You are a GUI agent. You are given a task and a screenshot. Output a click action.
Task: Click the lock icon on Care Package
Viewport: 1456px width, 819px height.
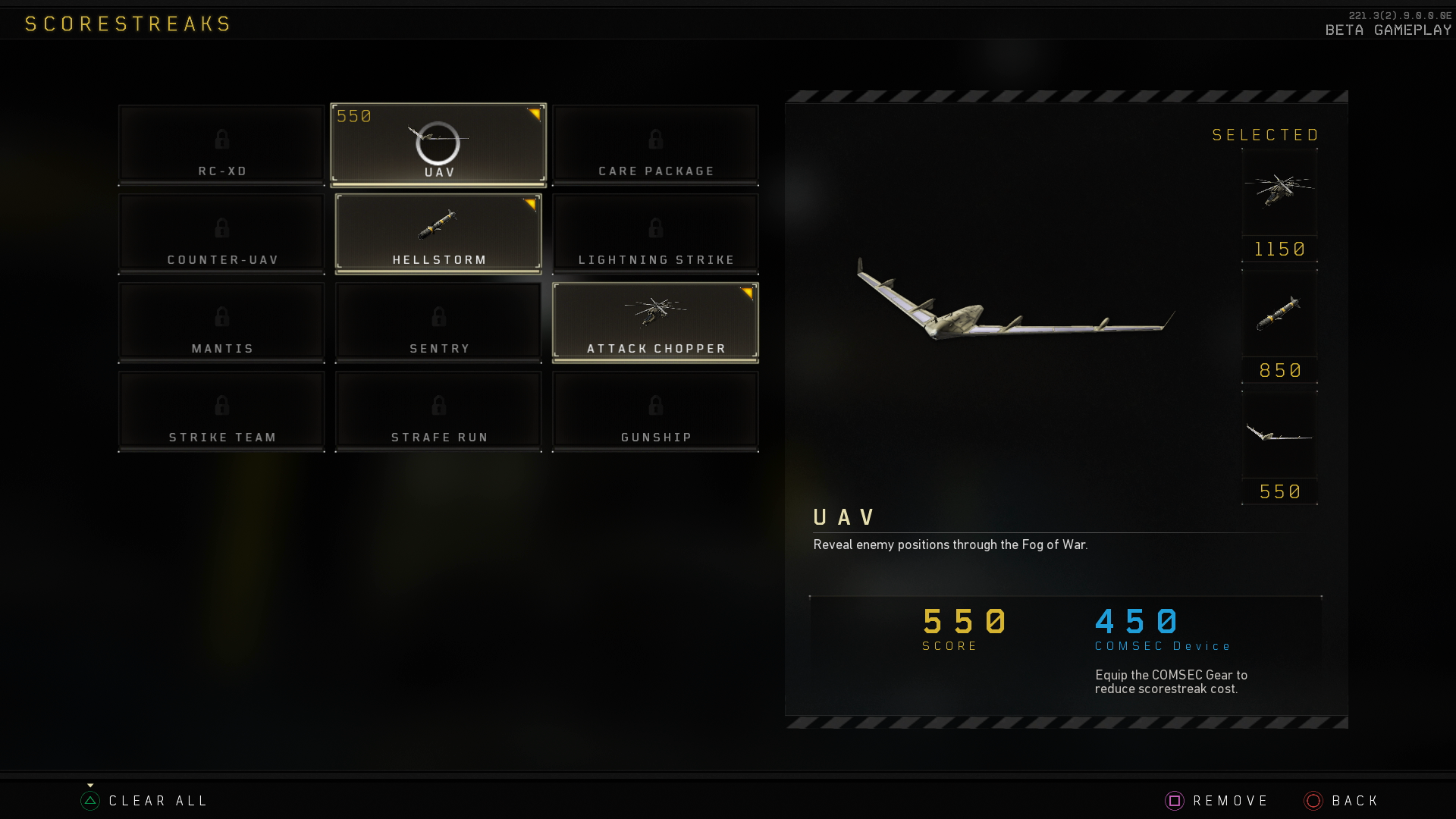click(655, 140)
